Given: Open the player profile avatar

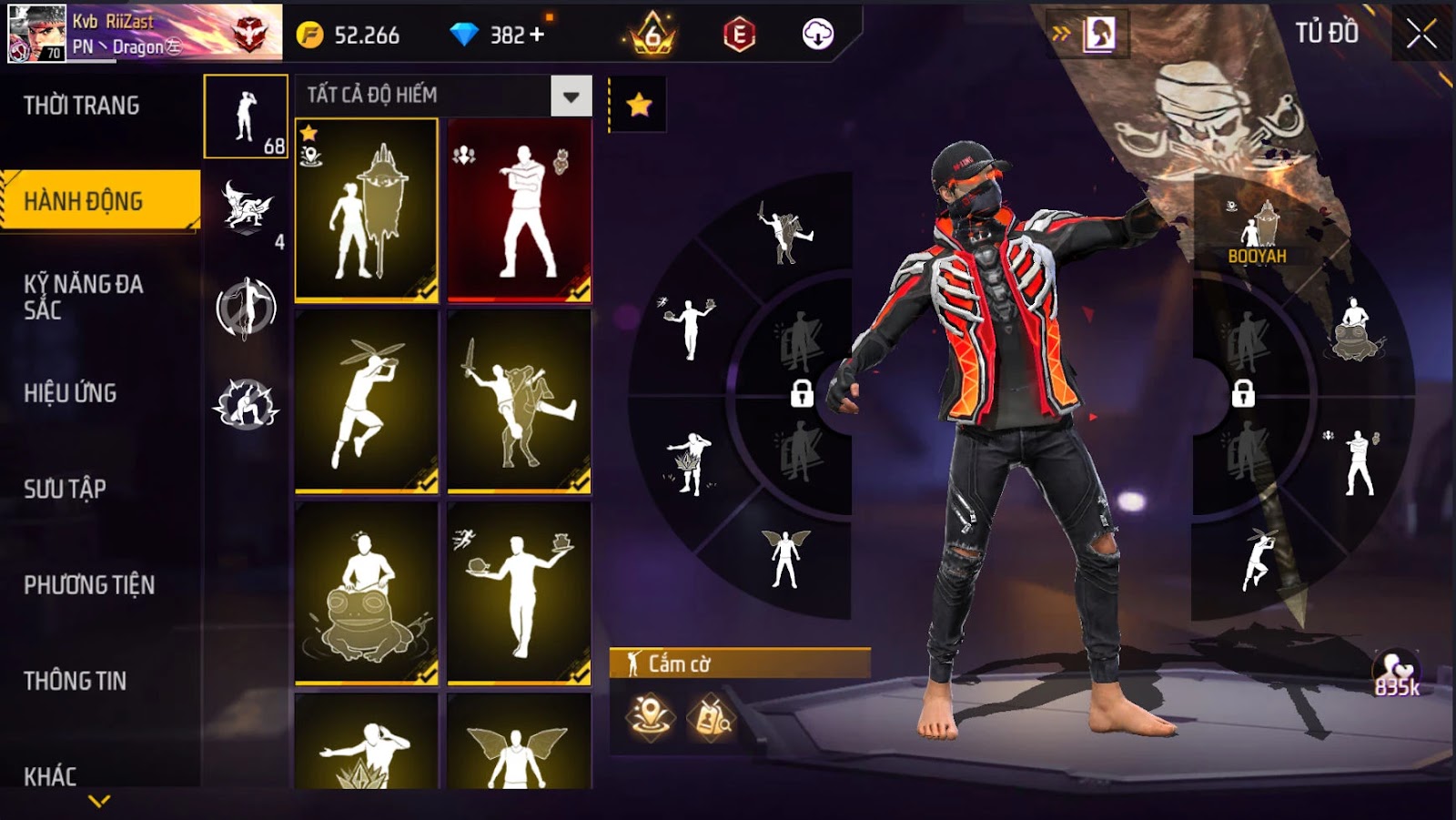Looking at the screenshot, I should [36, 33].
